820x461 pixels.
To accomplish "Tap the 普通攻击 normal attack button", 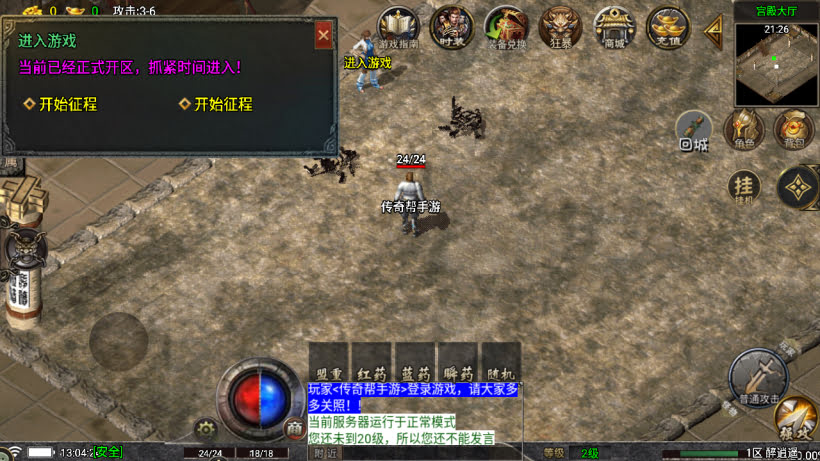I will click(x=757, y=376).
